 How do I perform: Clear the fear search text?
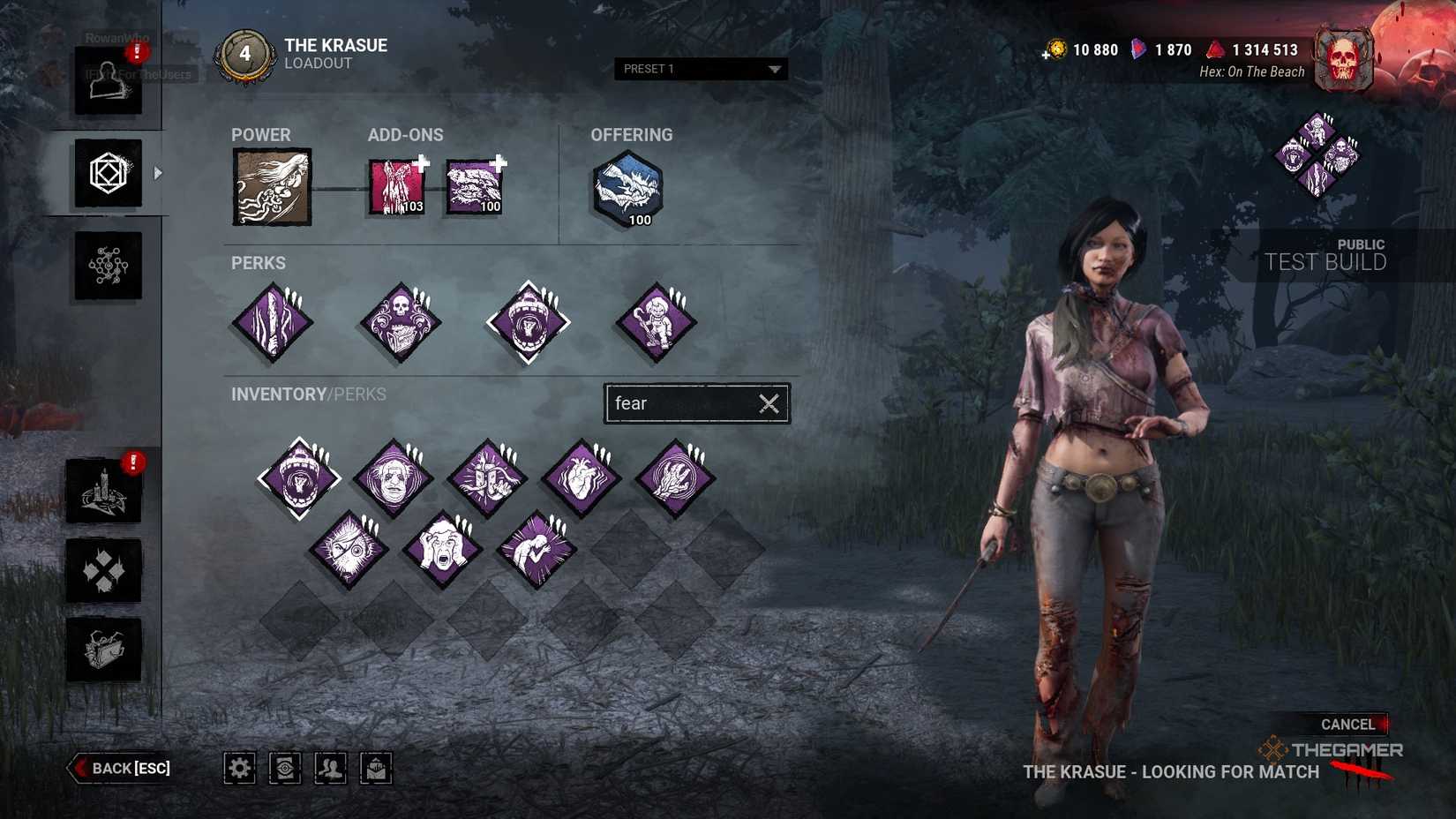pyautogui.click(x=769, y=403)
